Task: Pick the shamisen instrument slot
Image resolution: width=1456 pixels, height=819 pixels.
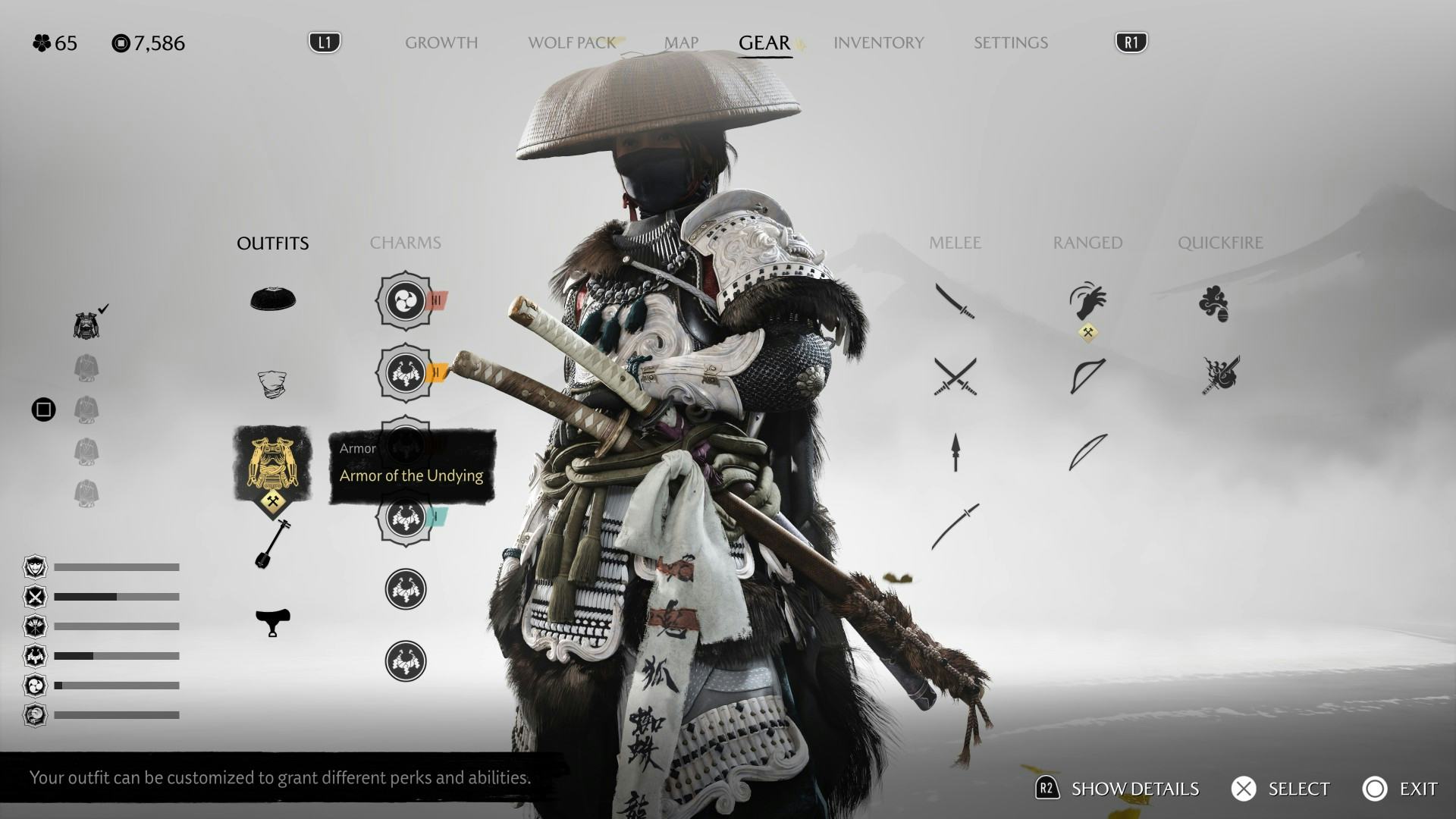Action: (x=272, y=544)
